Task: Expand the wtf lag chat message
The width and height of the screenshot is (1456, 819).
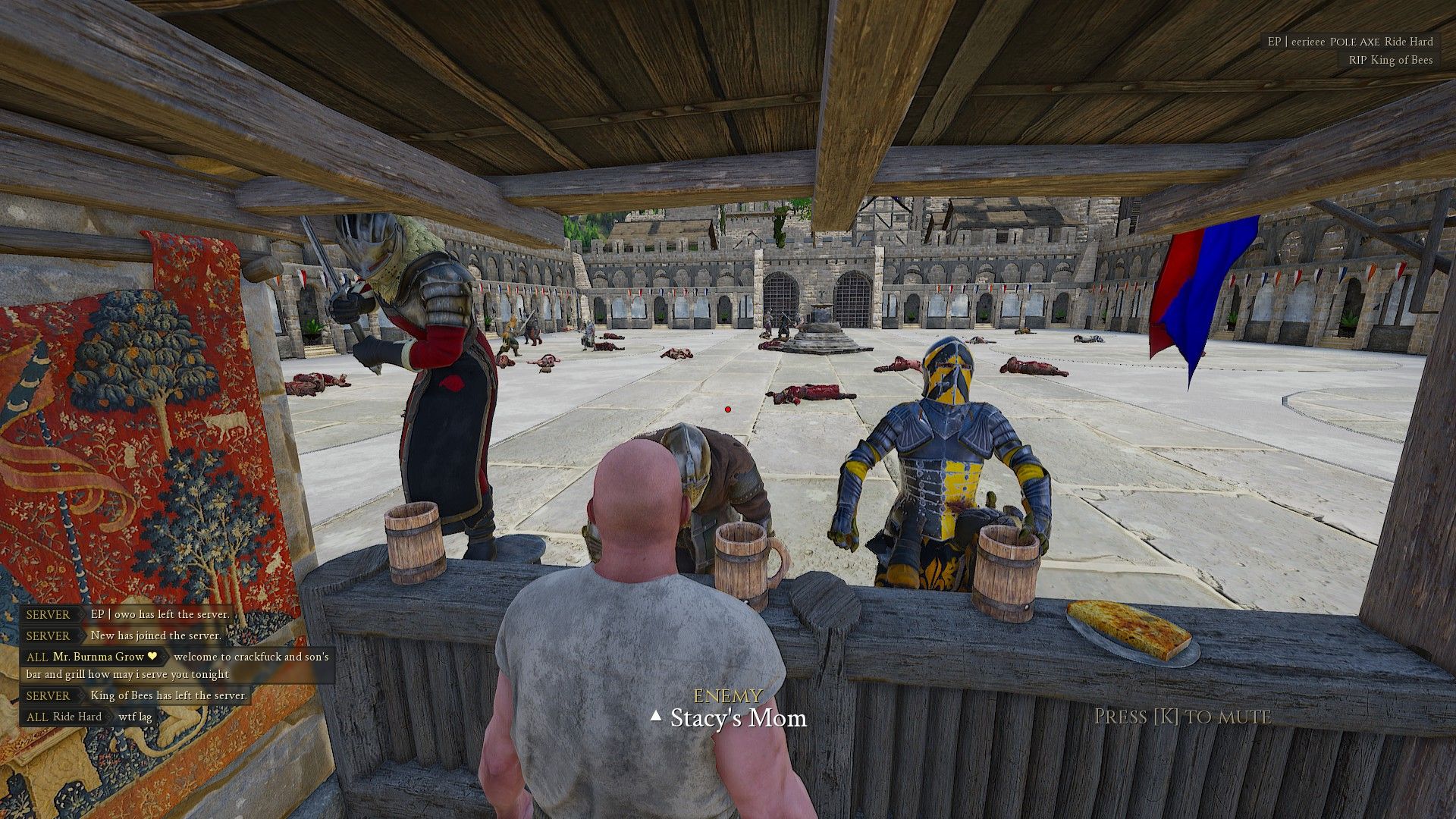Action: [134, 717]
